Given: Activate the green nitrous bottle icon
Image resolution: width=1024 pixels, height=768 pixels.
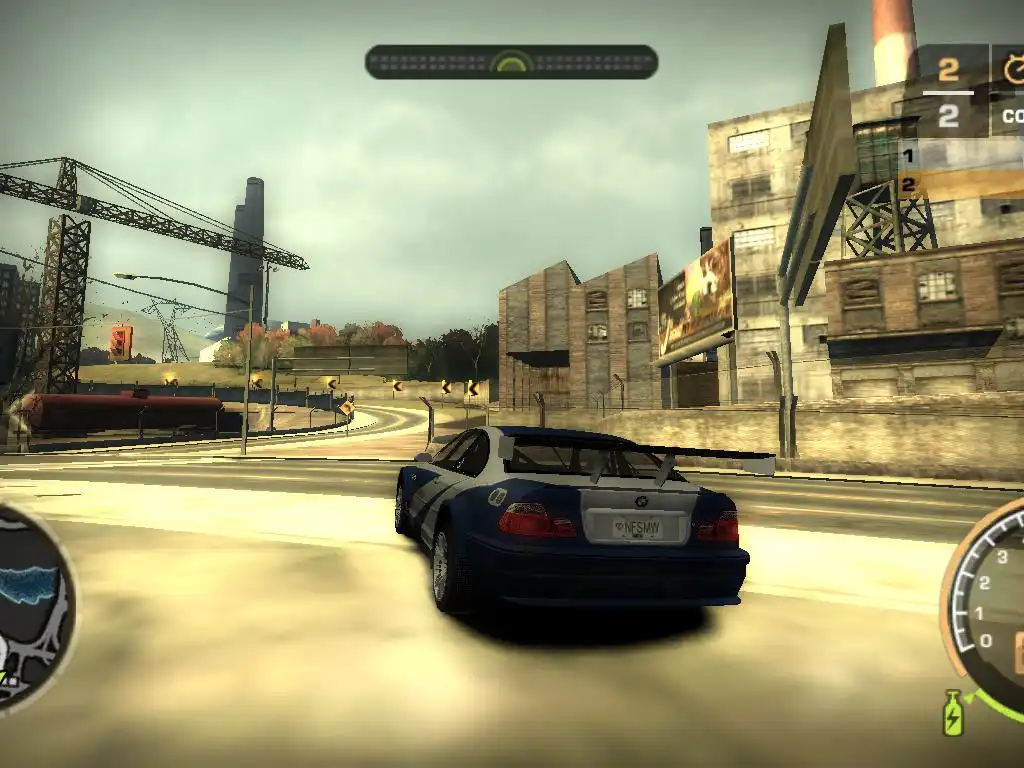Looking at the screenshot, I should (953, 713).
